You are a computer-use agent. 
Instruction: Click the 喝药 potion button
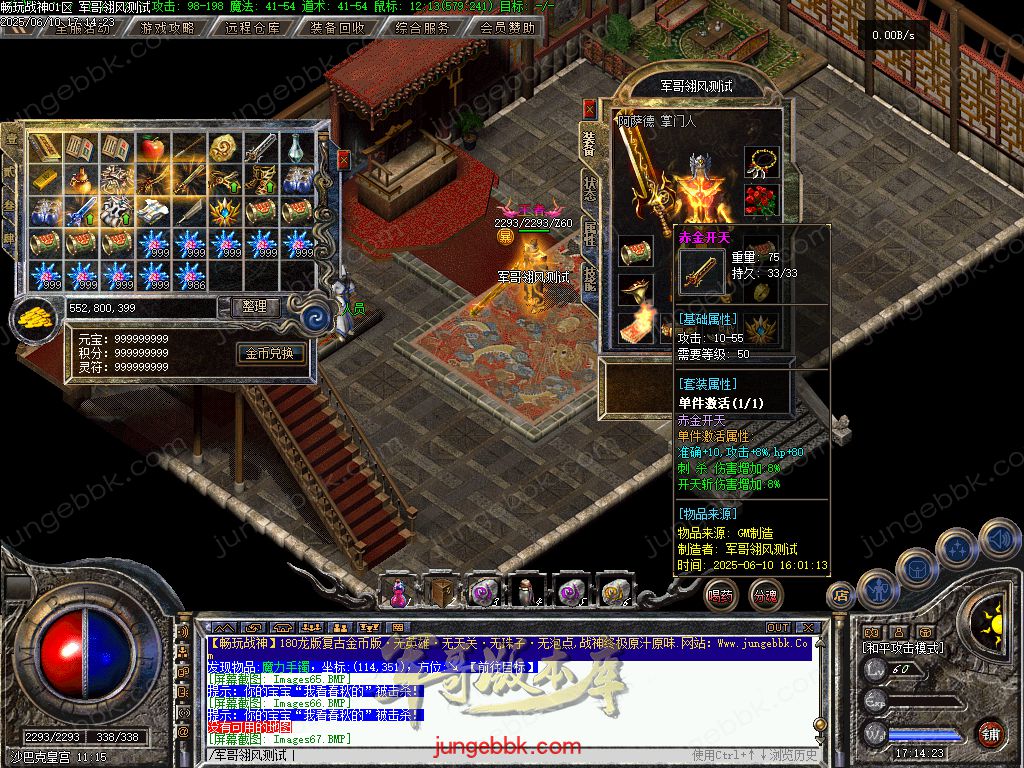[x=719, y=596]
